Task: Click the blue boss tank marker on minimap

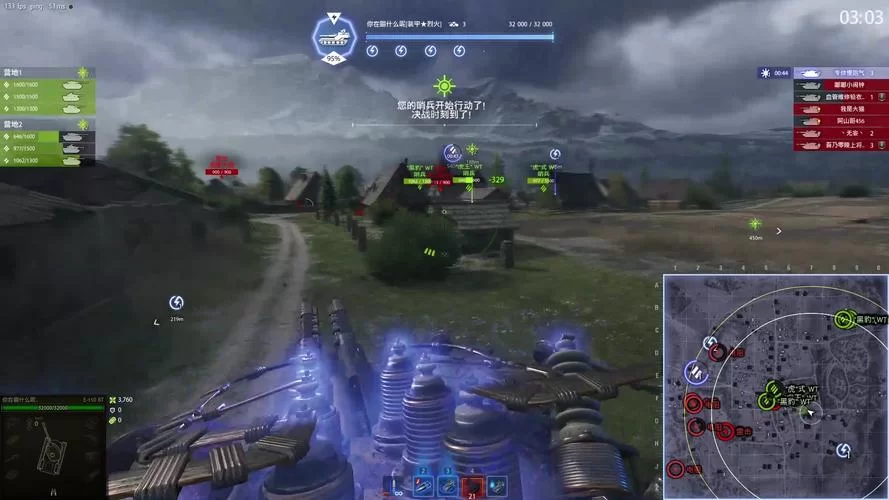Action: (x=695, y=372)
